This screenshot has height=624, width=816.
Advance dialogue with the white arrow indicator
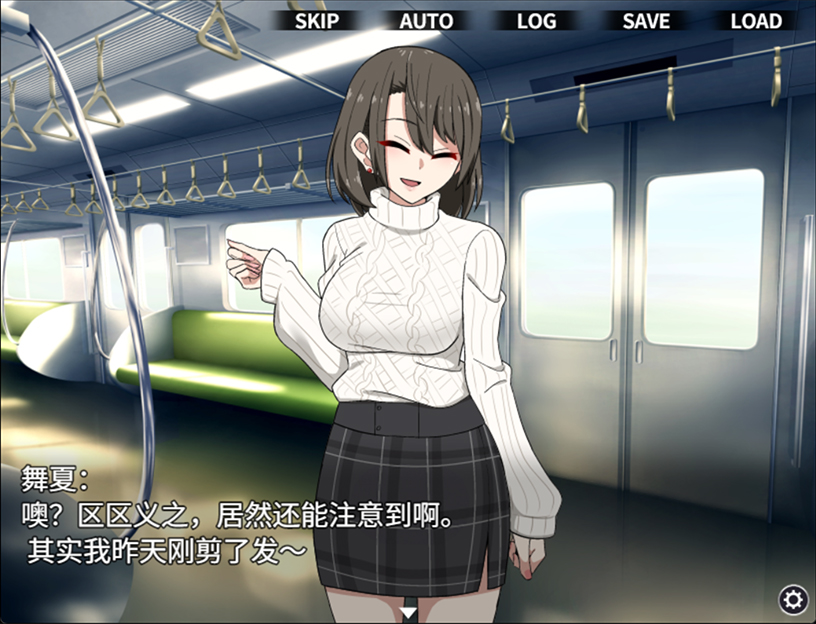coord(408,611)
